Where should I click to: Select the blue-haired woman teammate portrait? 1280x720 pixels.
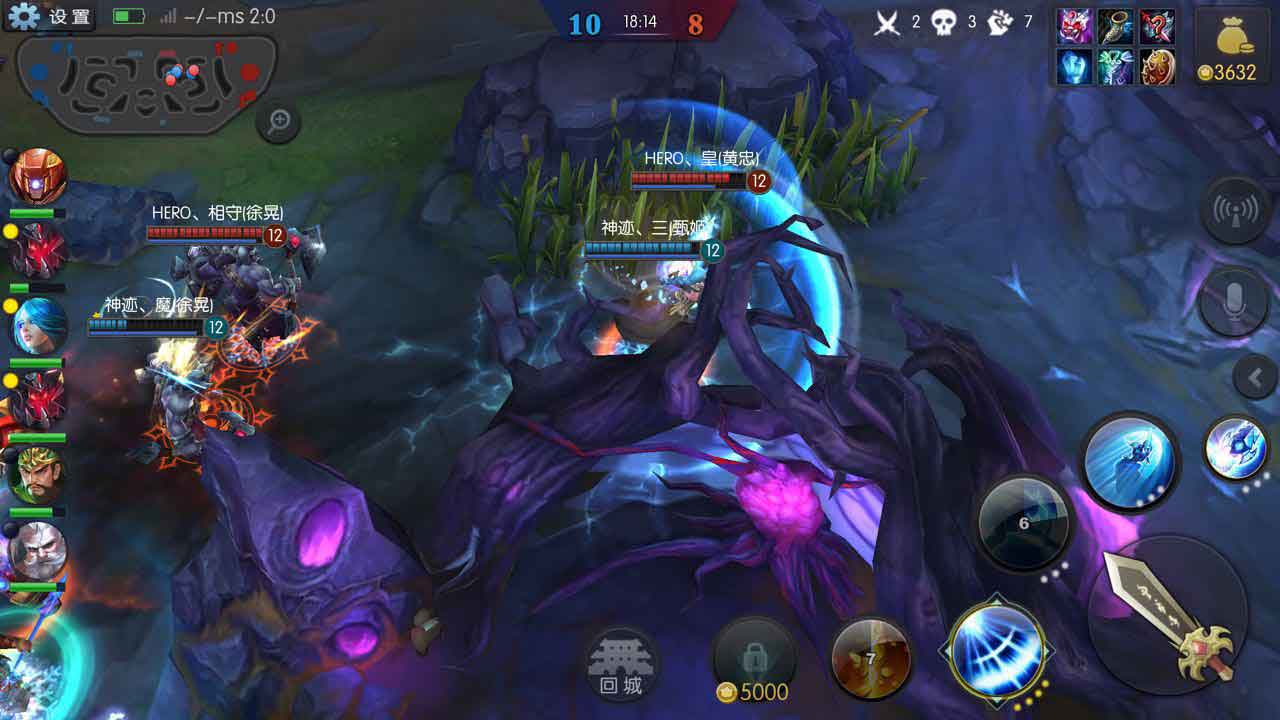[x=38, y=325]
